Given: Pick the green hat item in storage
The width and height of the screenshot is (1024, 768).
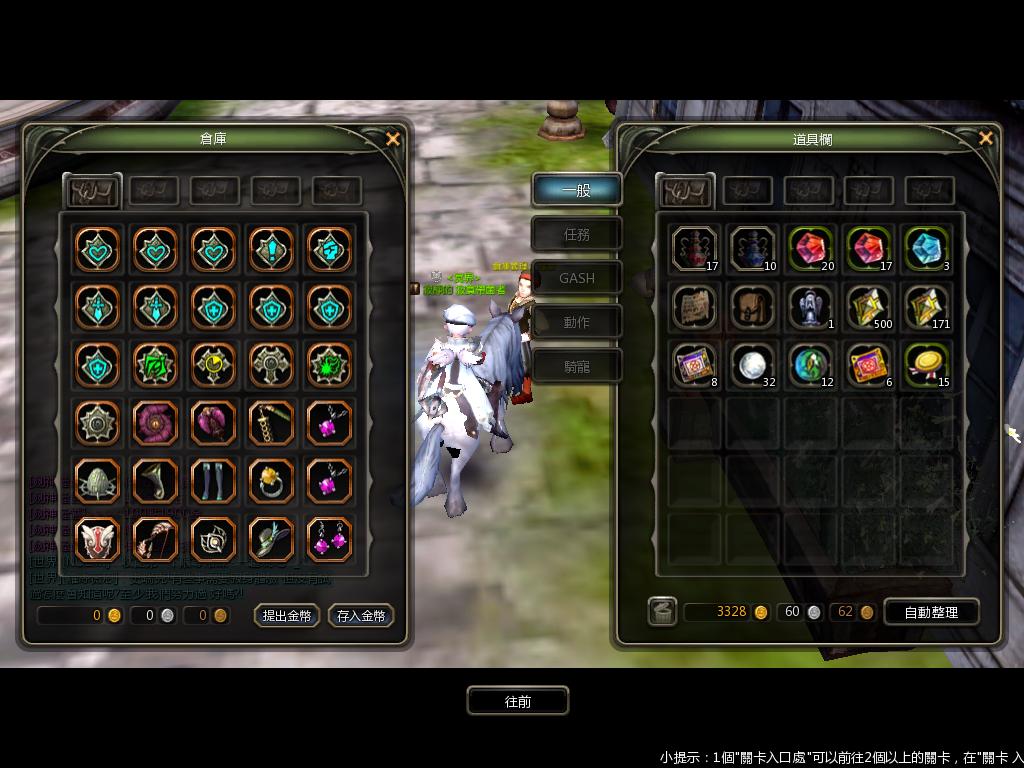Looking at the screenshot, I should [271, 539].
